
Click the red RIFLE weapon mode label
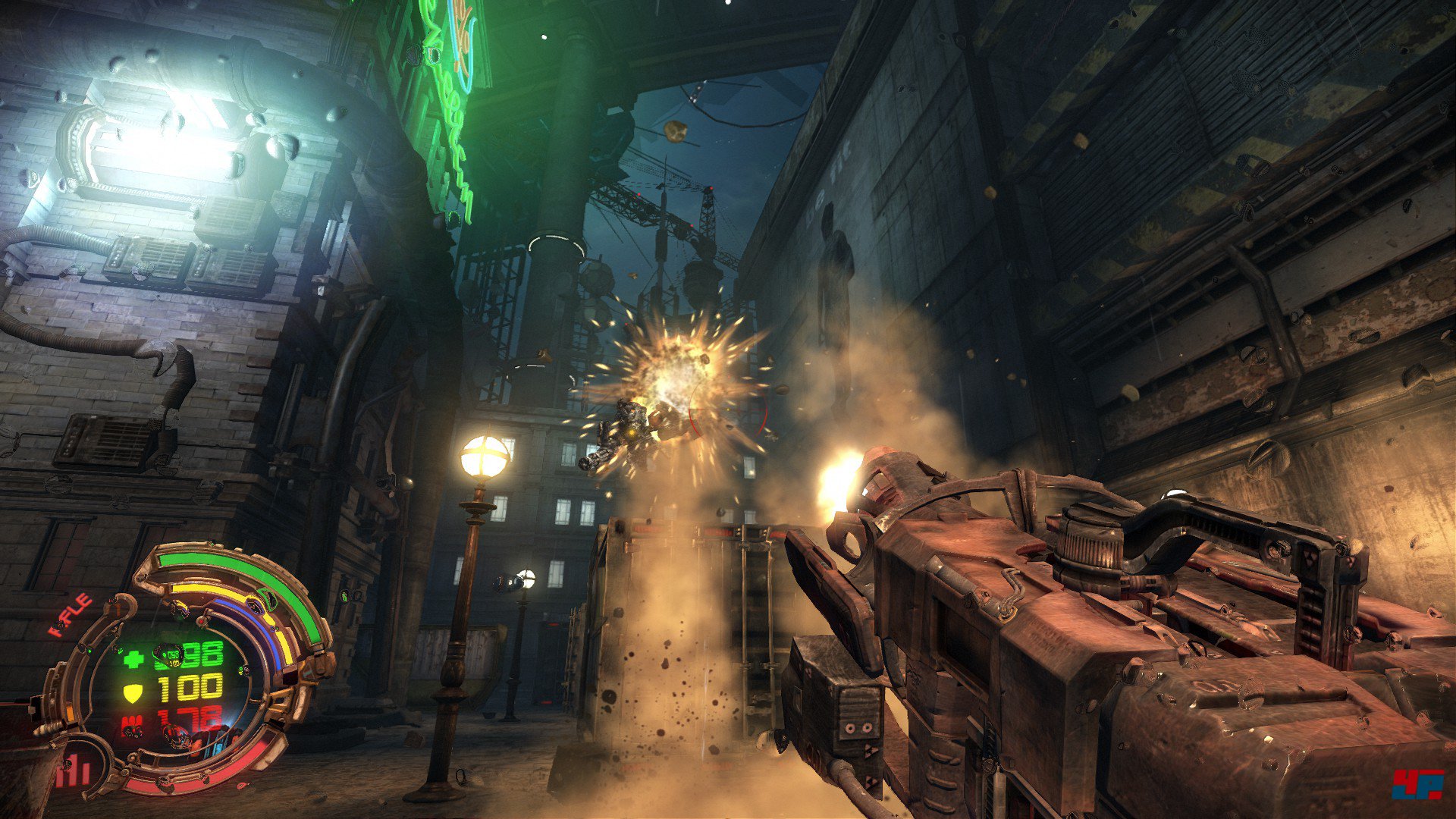pos(71,615)
